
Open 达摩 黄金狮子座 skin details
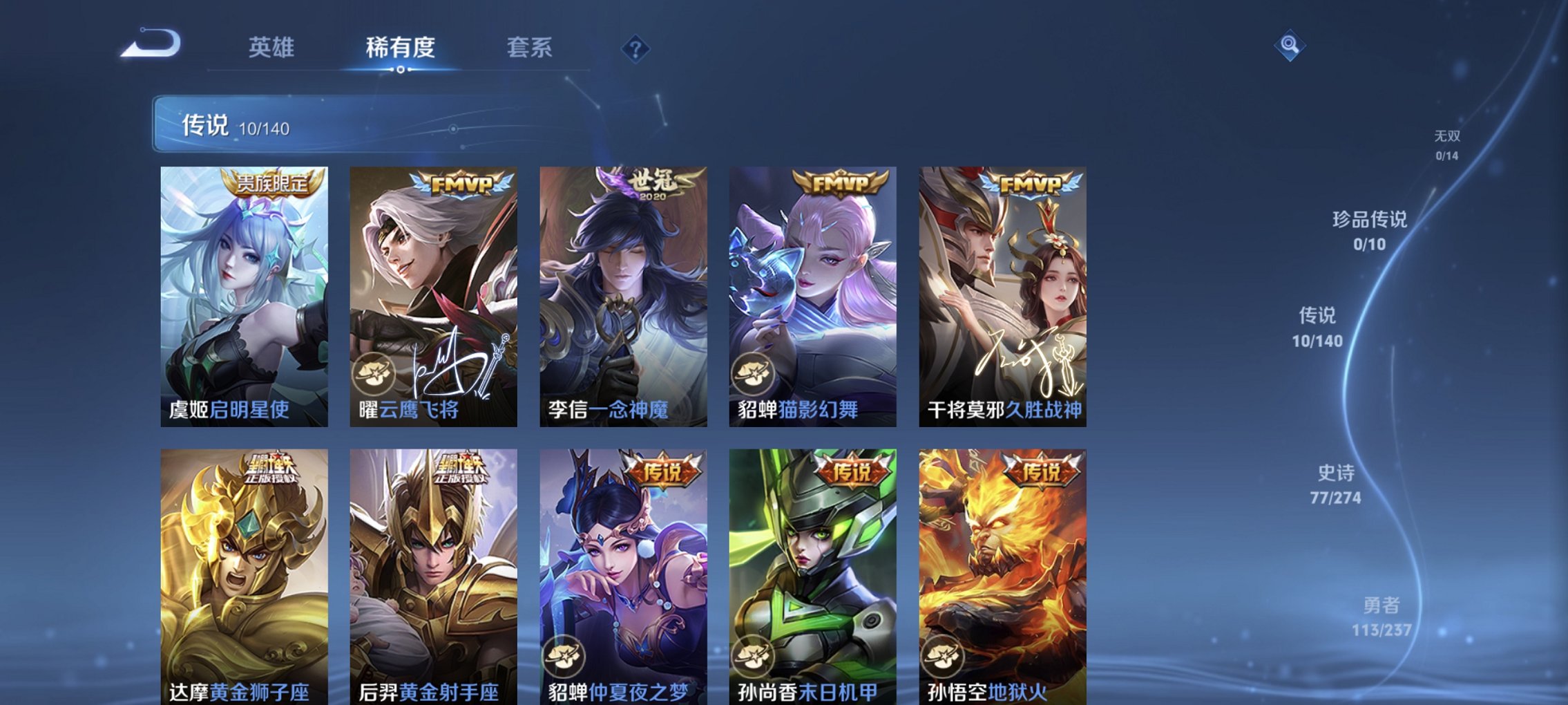pyautogui.click(x=242, y=574)
